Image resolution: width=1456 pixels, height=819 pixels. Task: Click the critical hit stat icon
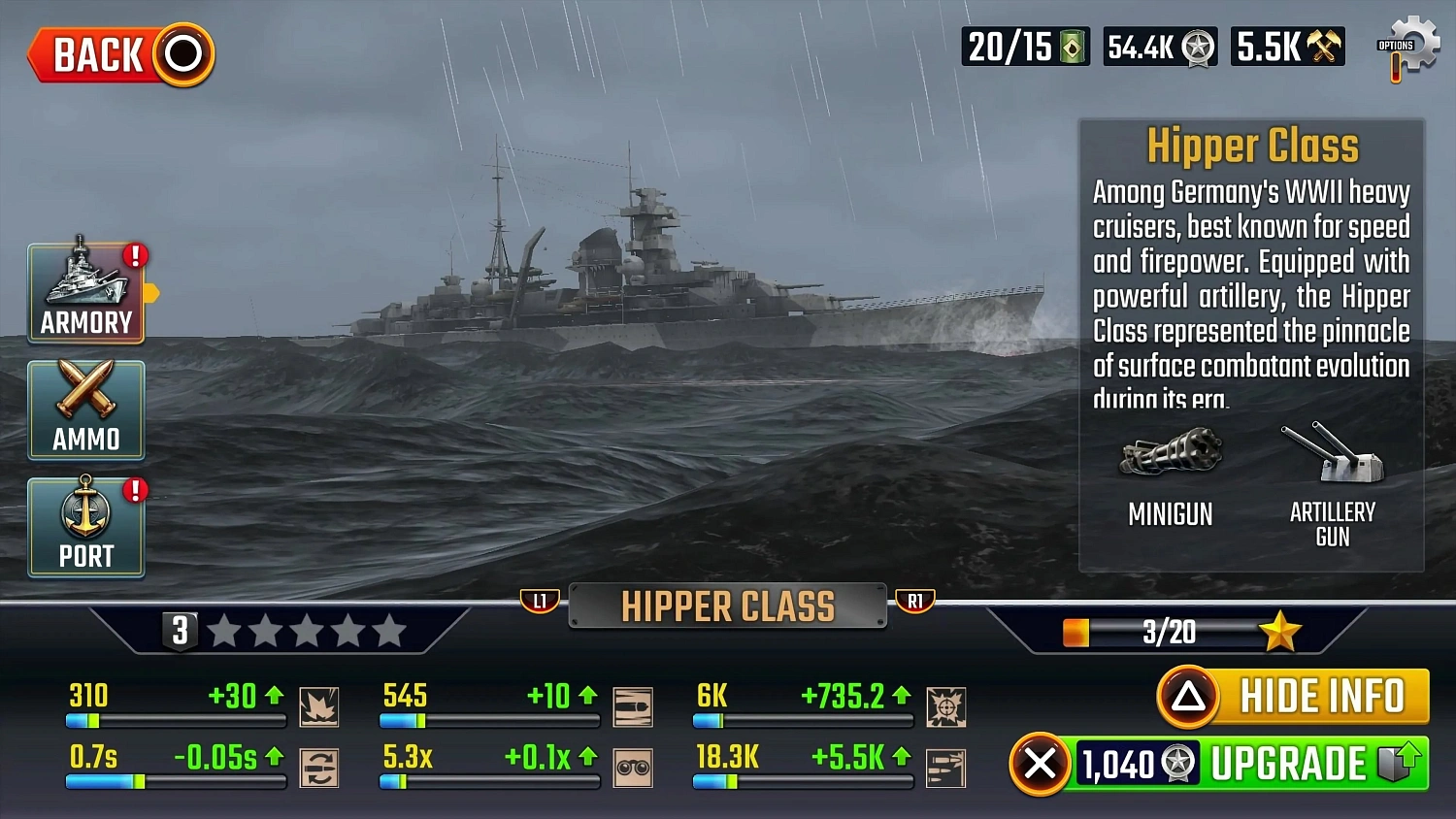(946, 705)
